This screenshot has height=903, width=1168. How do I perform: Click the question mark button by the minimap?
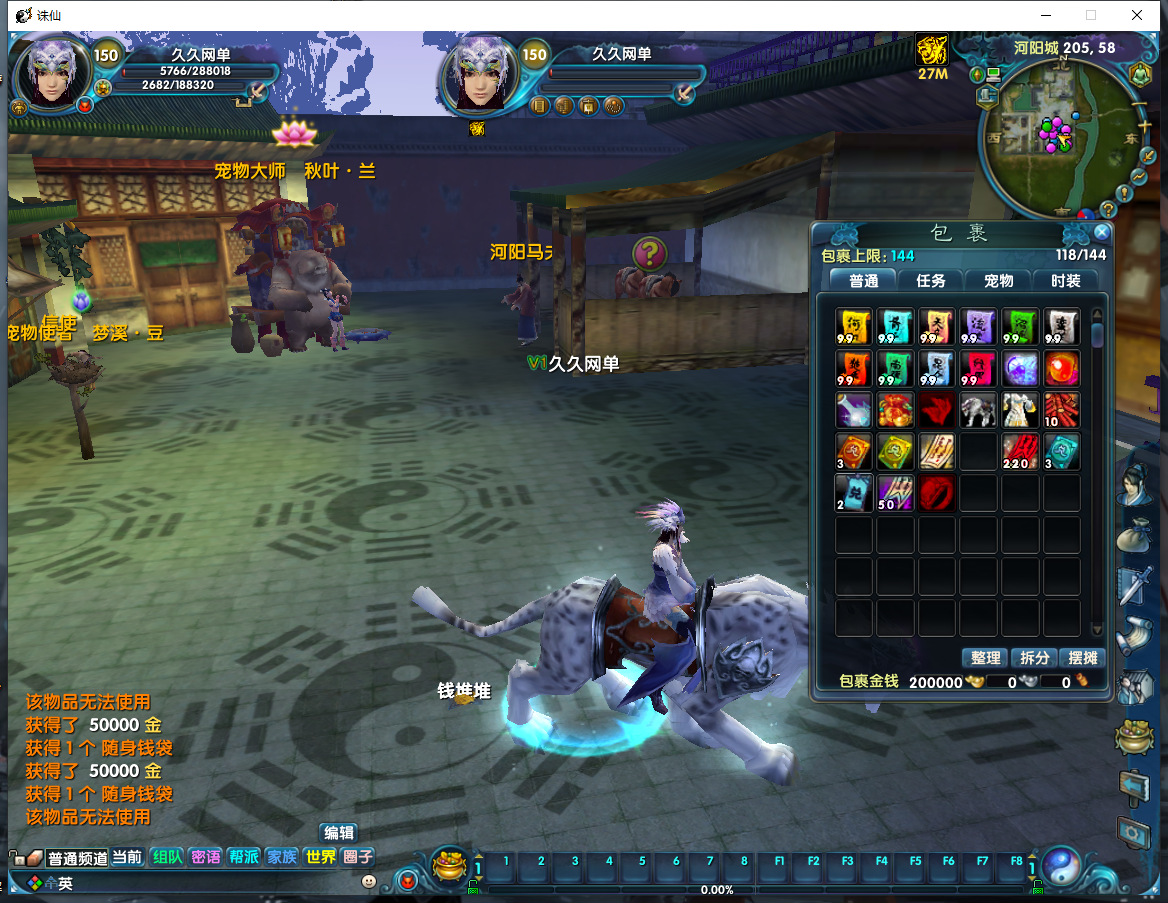(1108, 209)
